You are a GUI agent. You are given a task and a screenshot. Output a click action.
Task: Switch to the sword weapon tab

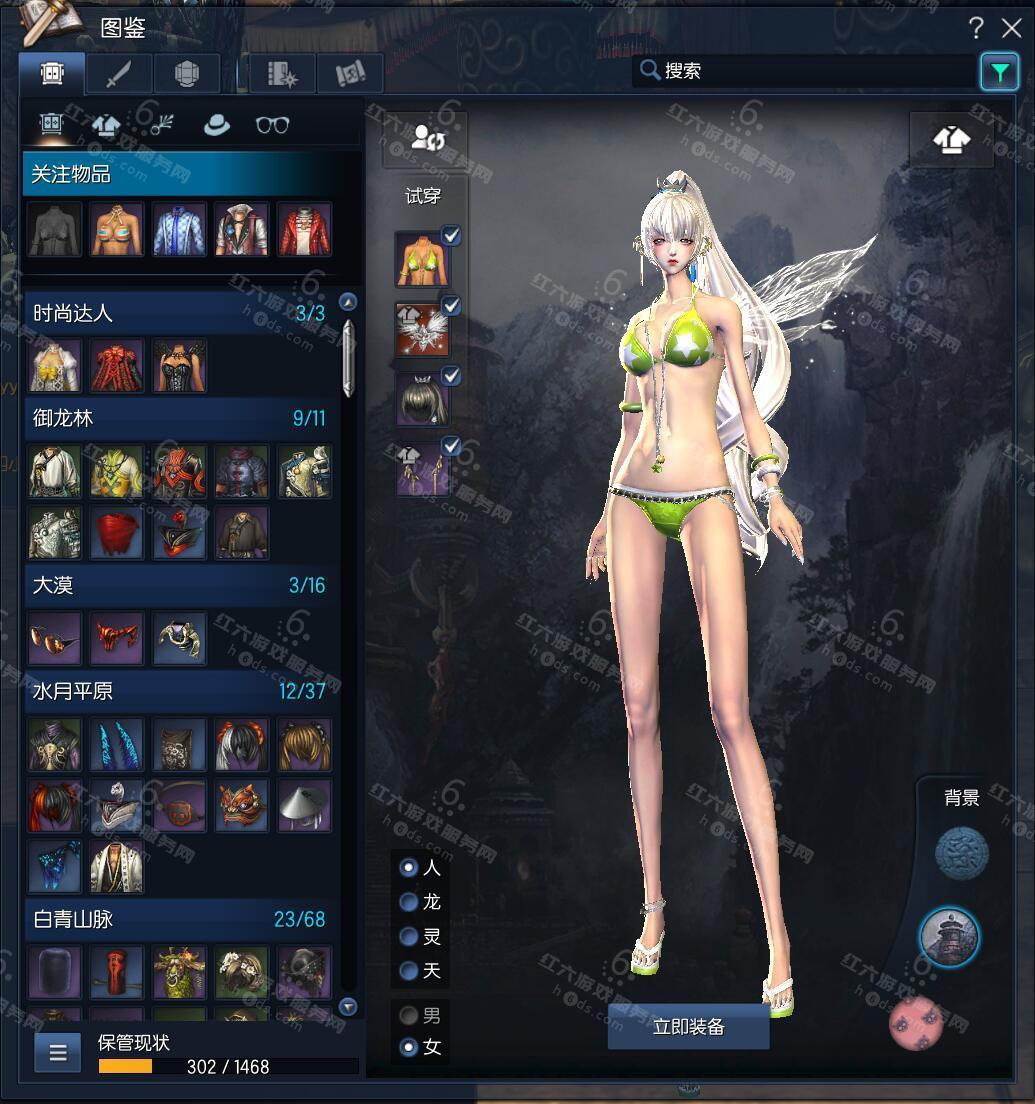coord(119,73)
